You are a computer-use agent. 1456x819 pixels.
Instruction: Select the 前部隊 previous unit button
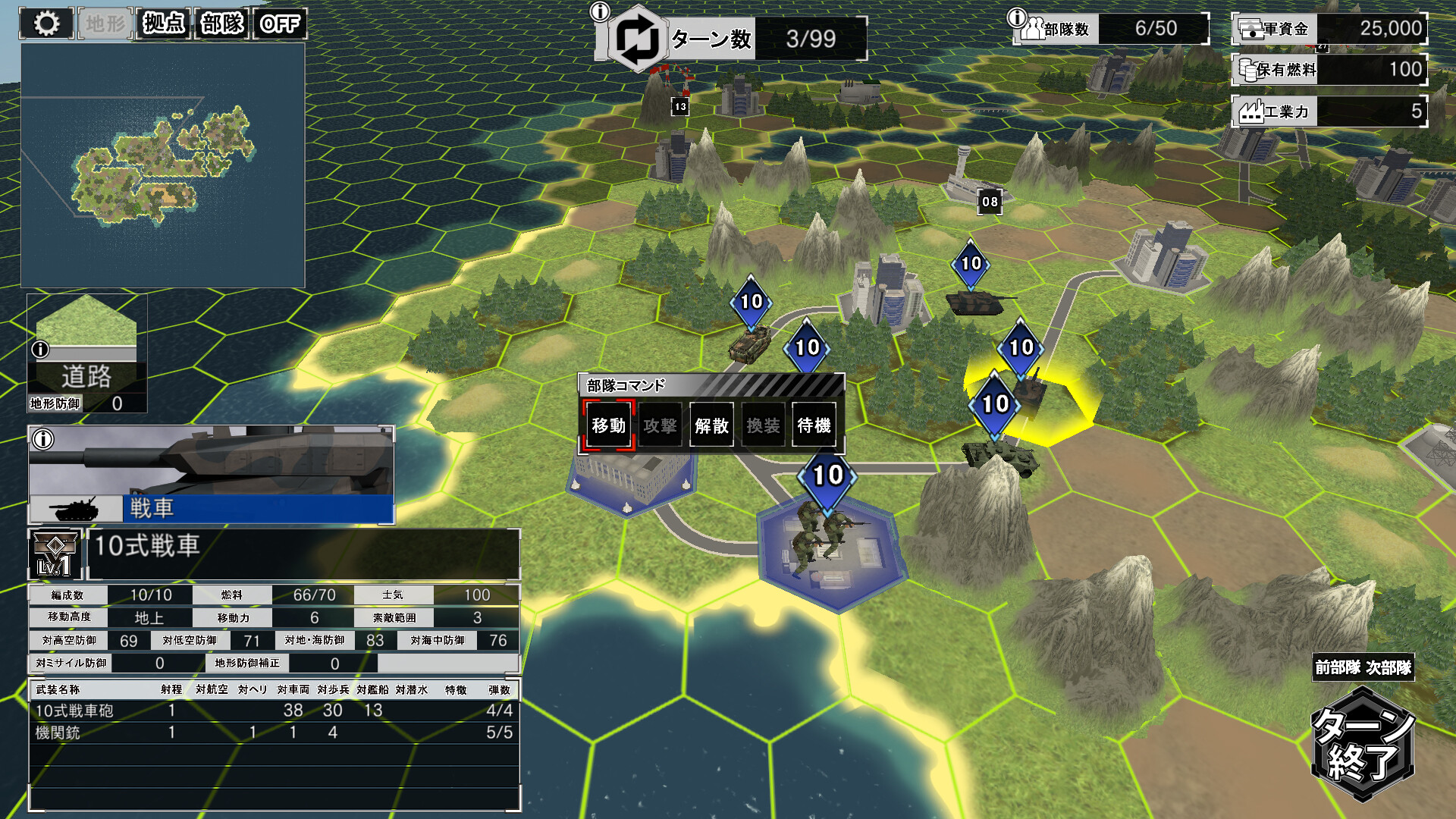1338,667
